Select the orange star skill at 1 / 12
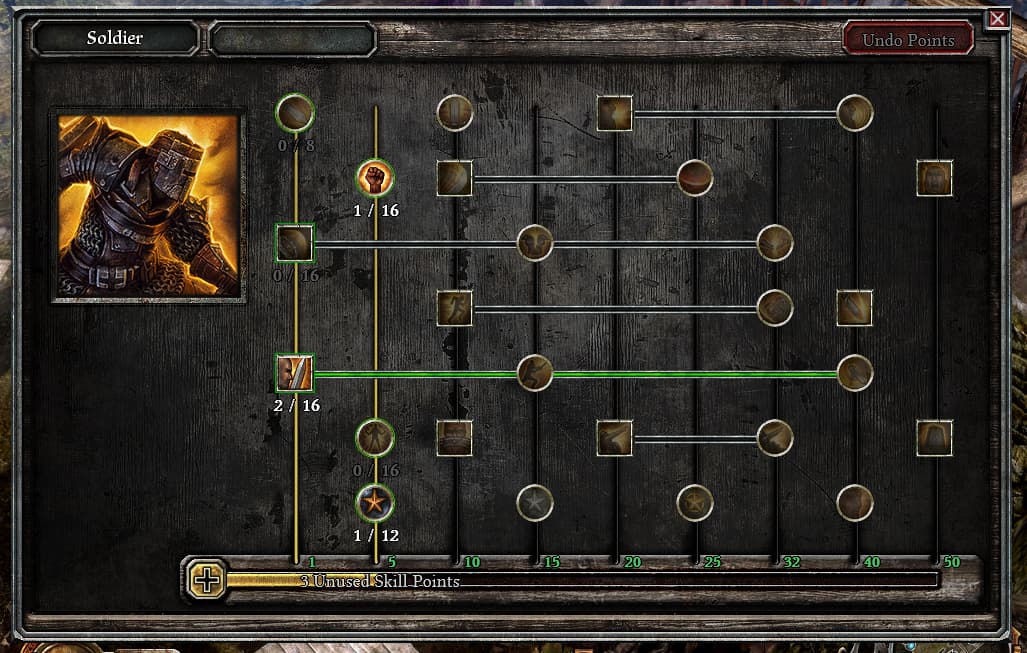This screenshot has width=1027, height=653. (x=375, y=502)
